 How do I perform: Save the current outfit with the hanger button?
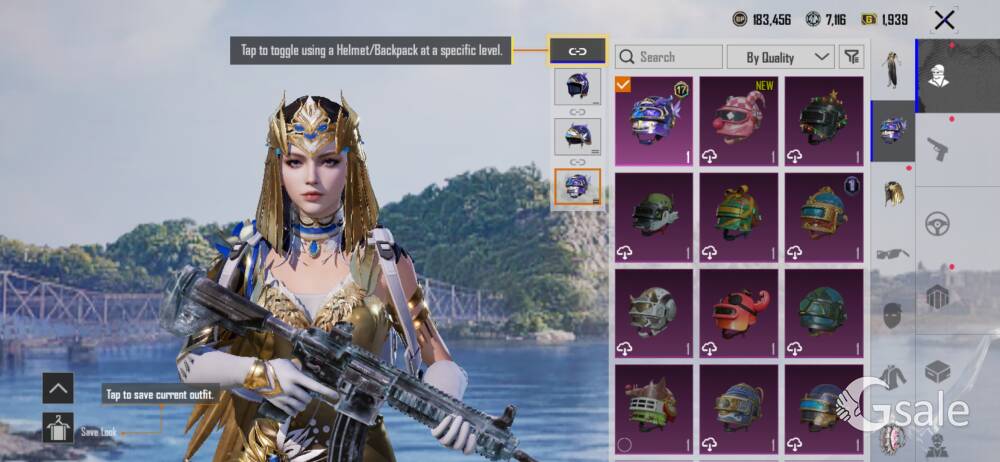pyautogui.click(x=58, y=430)
